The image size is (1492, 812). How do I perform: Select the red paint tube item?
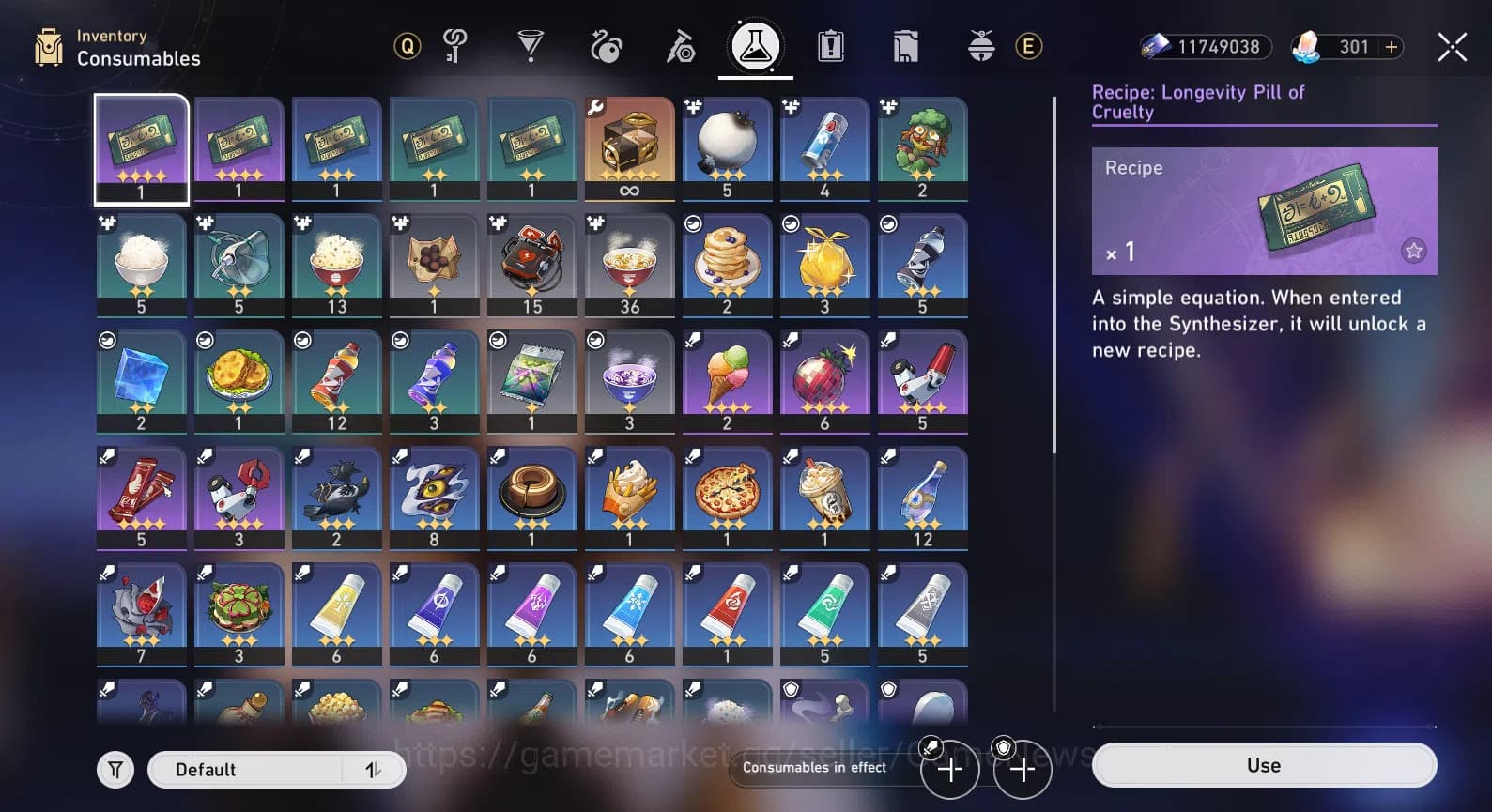point(727,612)
